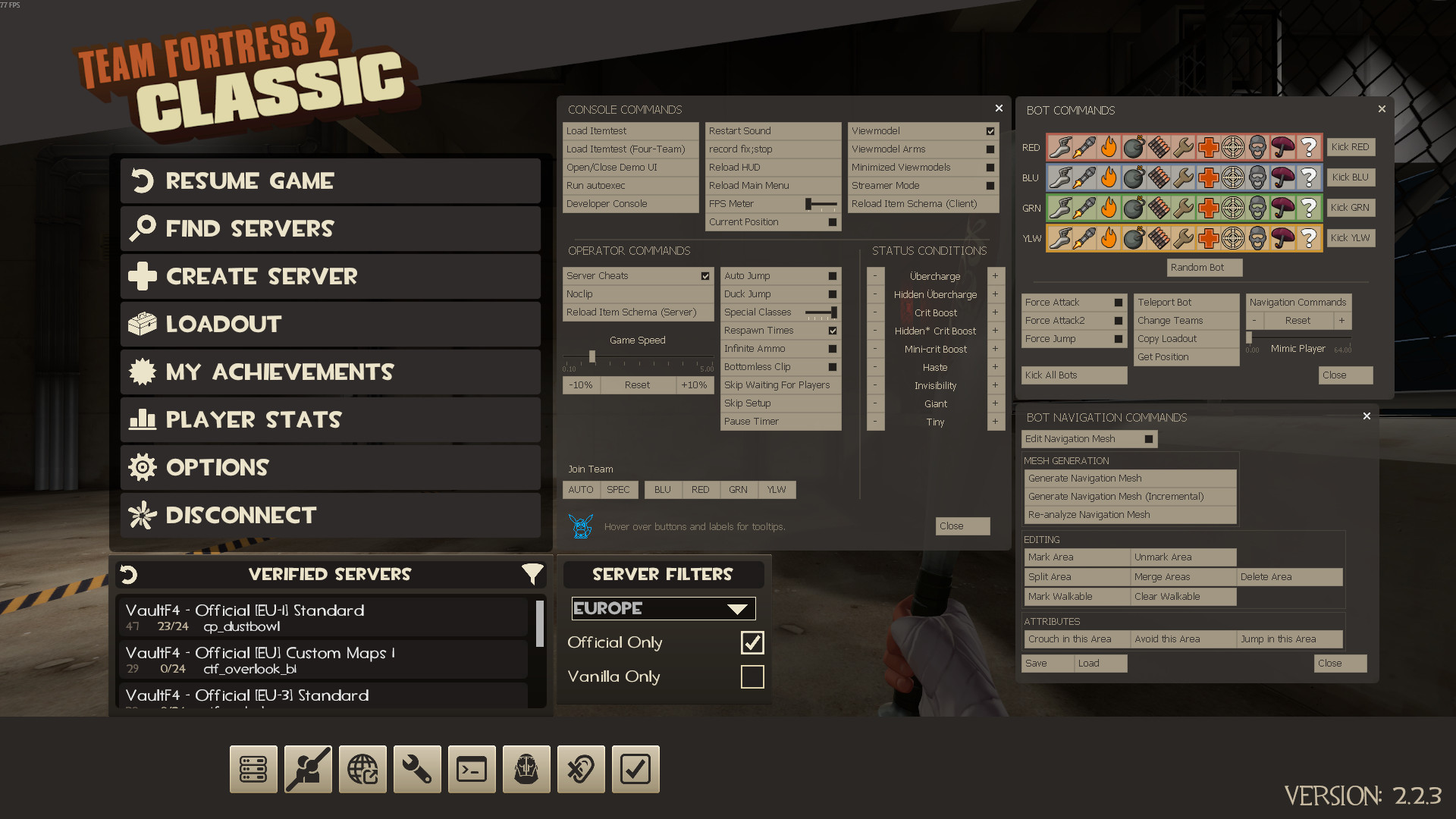
Task: Spawn a Sniper bot on YLW team
Action: [1233, 238]
